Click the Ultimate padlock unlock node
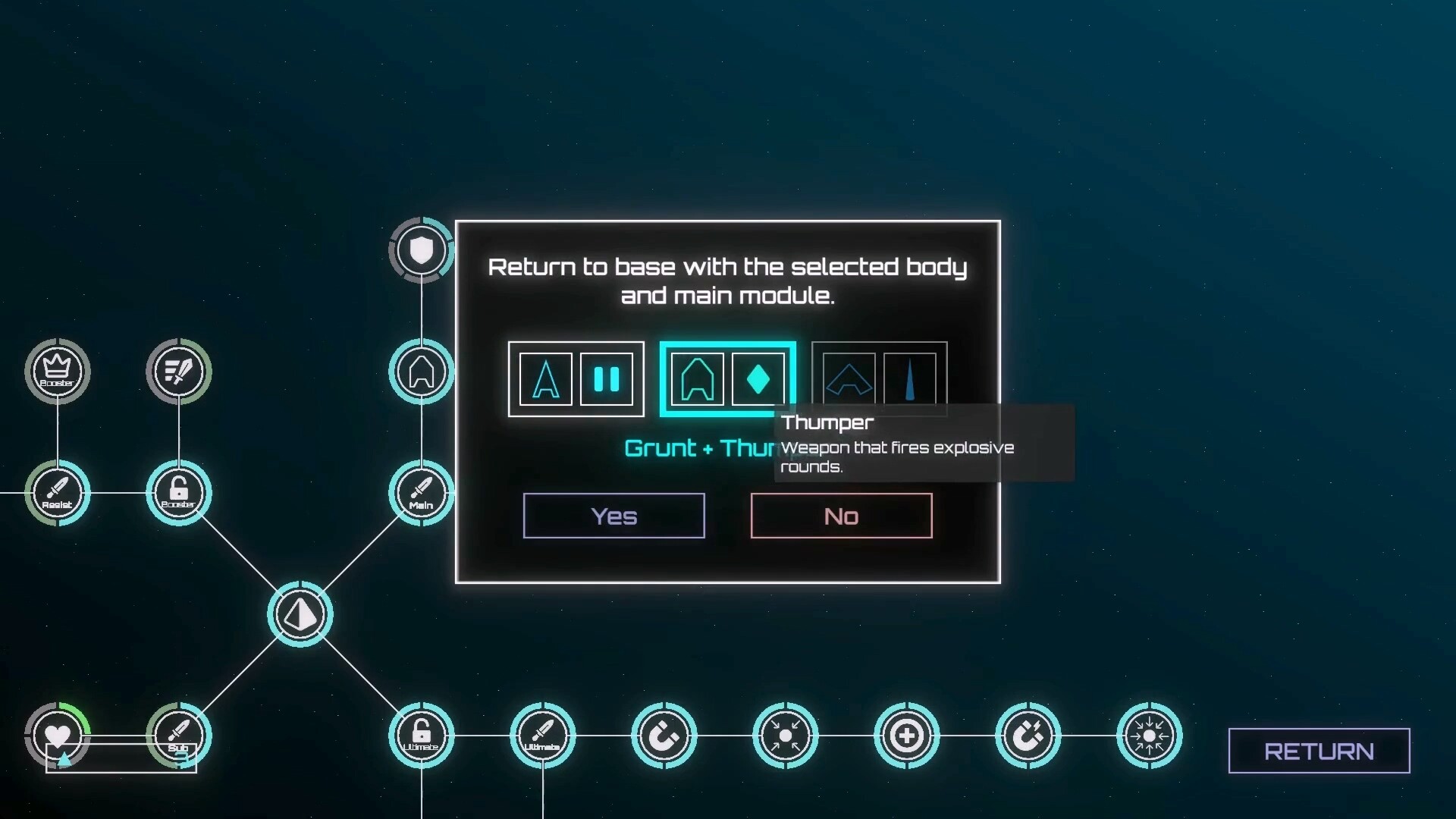 click(x=422, y=734)
